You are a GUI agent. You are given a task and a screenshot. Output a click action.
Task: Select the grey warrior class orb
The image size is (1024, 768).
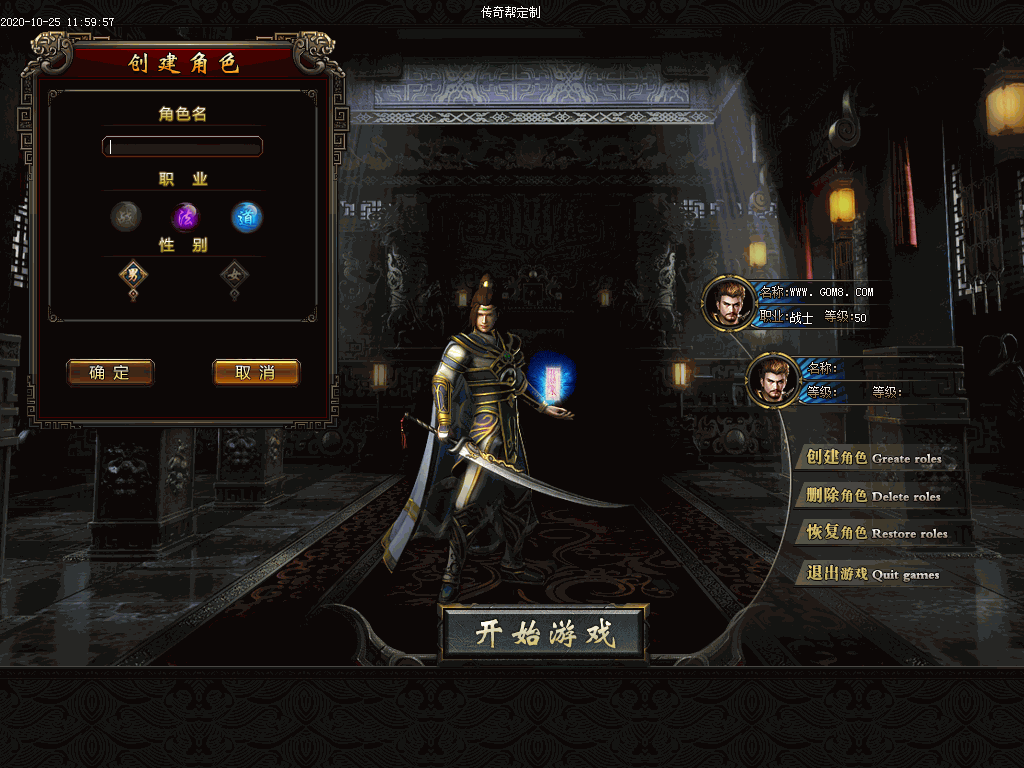point(126,216)
